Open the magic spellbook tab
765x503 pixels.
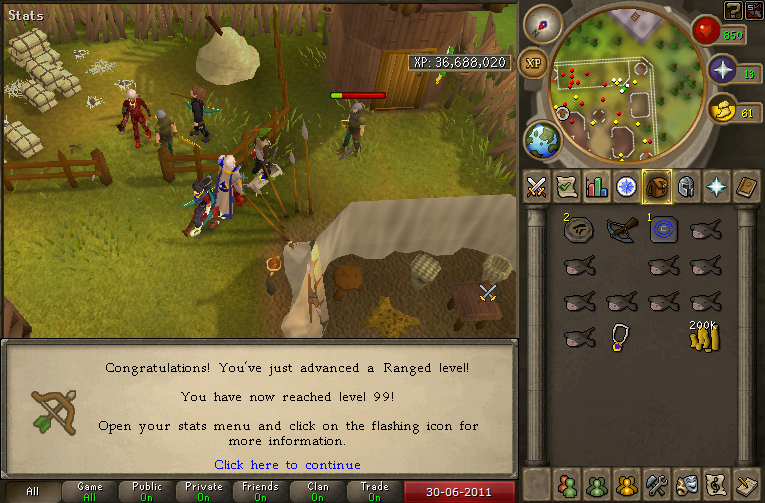[x=746, y=187]
